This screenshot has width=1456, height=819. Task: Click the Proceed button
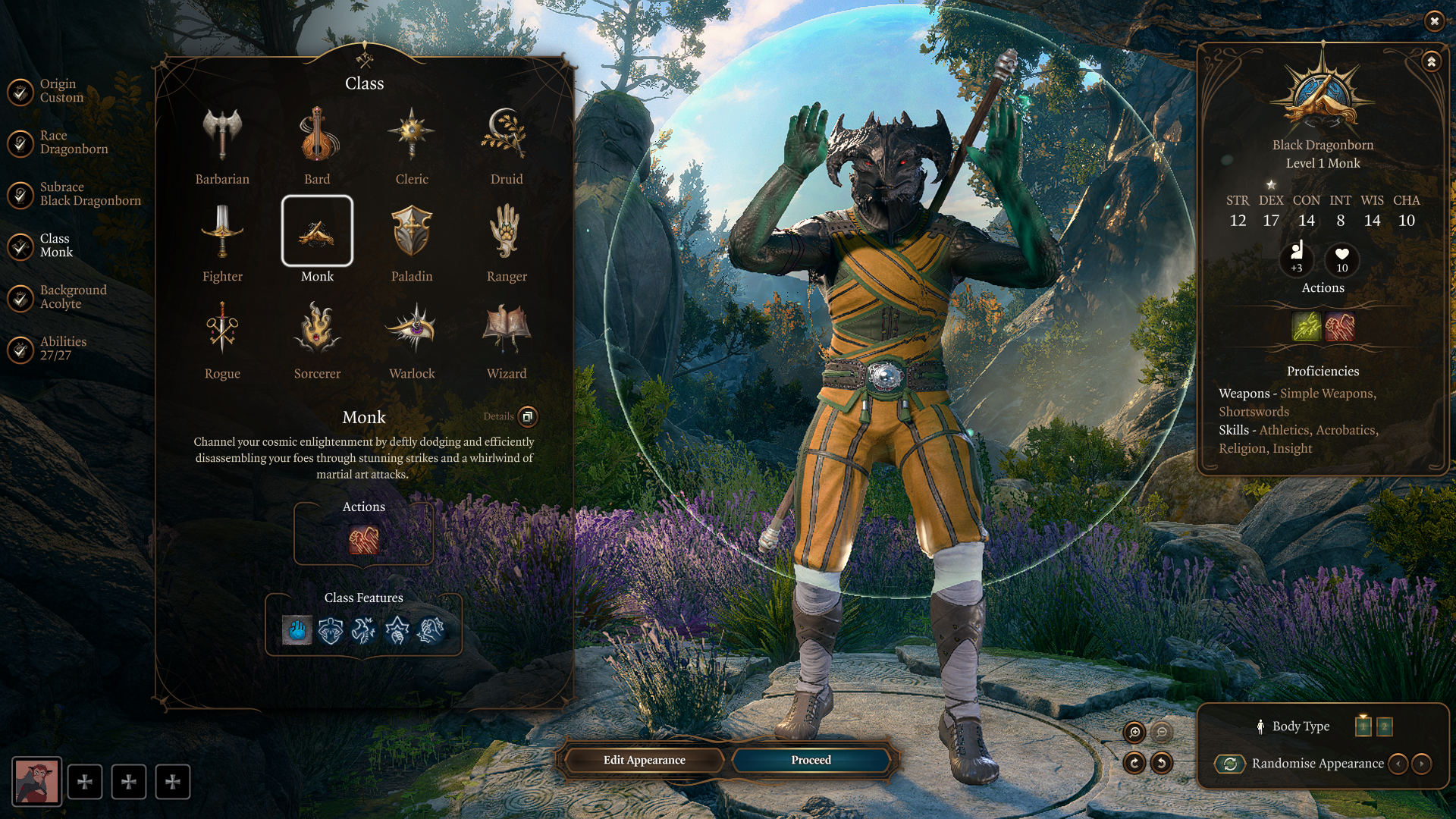(x=811, y=760)
